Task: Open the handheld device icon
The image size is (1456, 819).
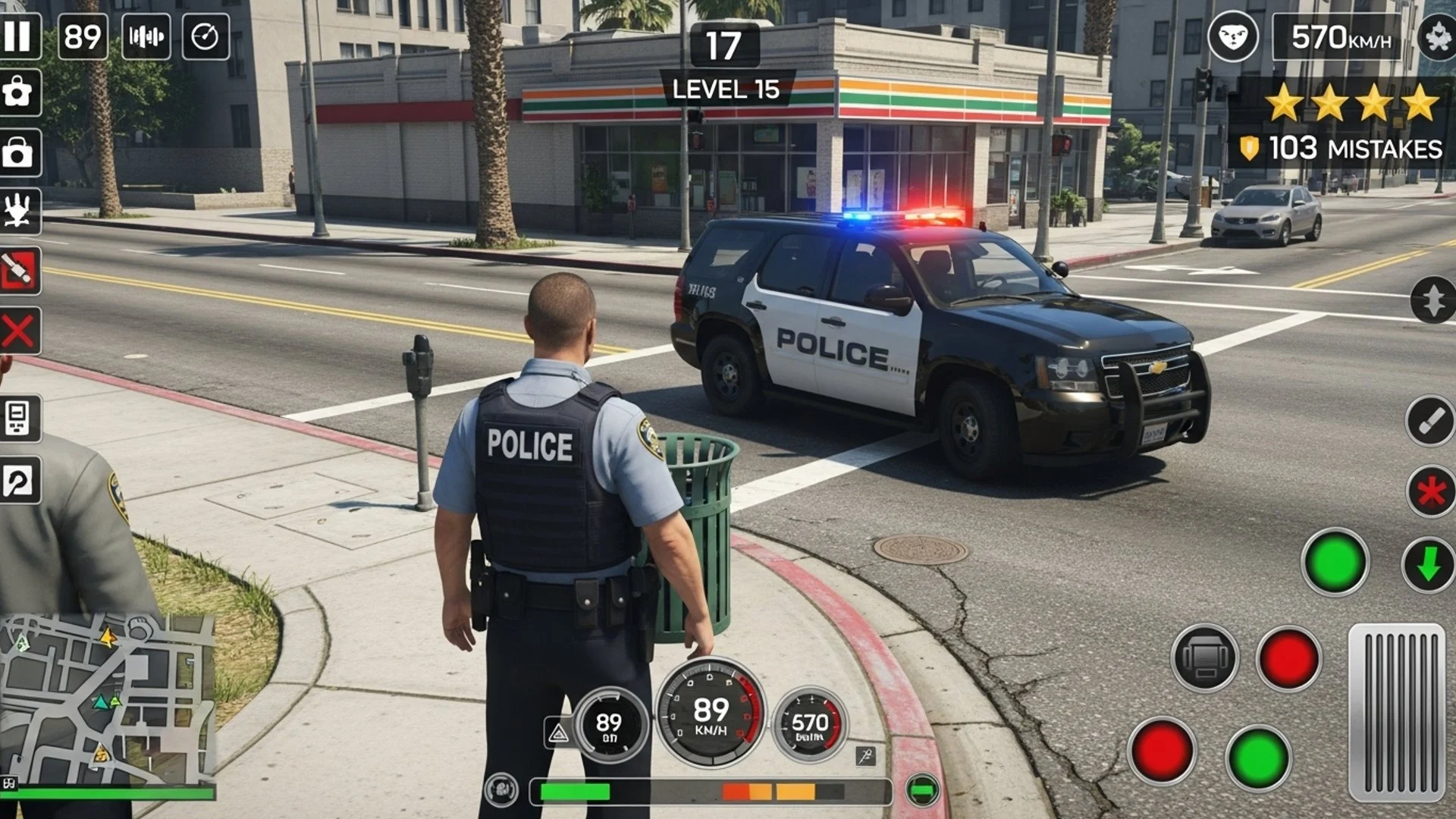Action: coord(18,418)
